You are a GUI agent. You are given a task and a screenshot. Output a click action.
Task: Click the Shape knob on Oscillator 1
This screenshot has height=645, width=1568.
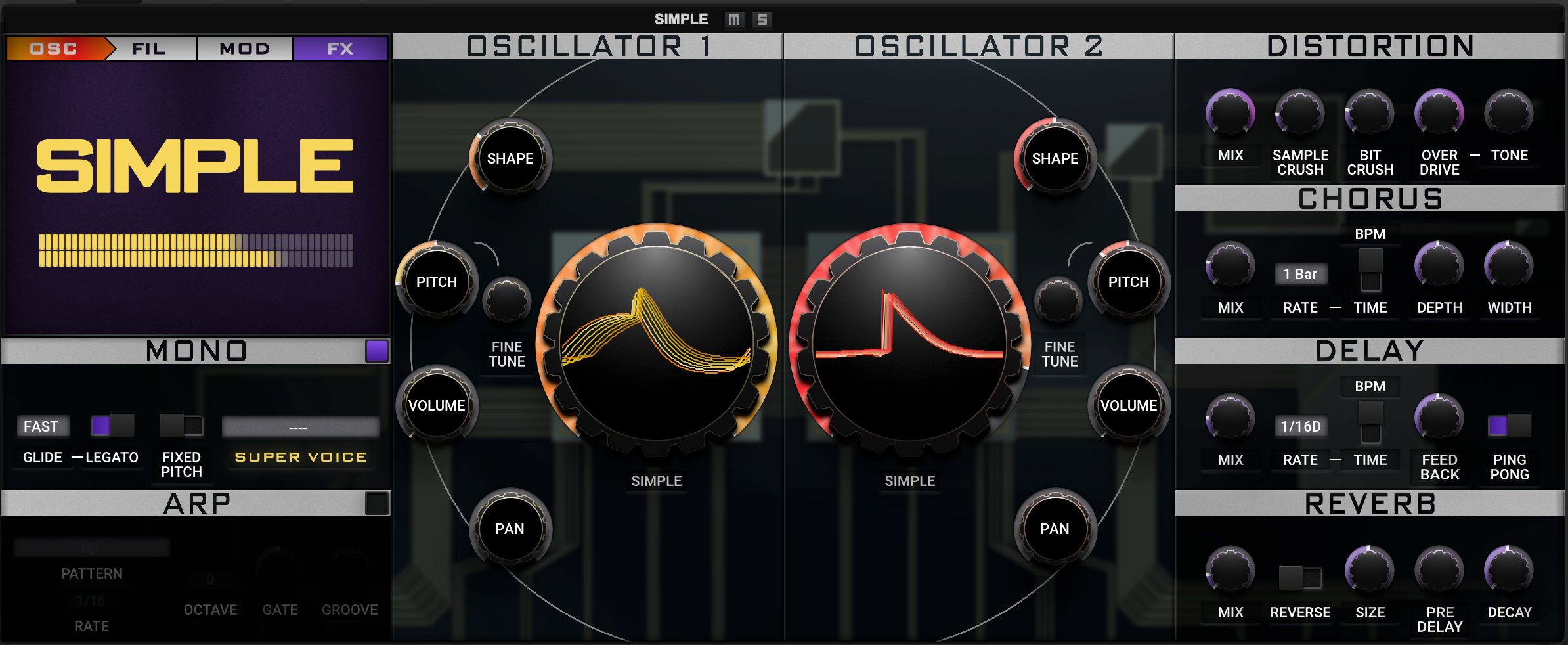click(x=510, y=158)
